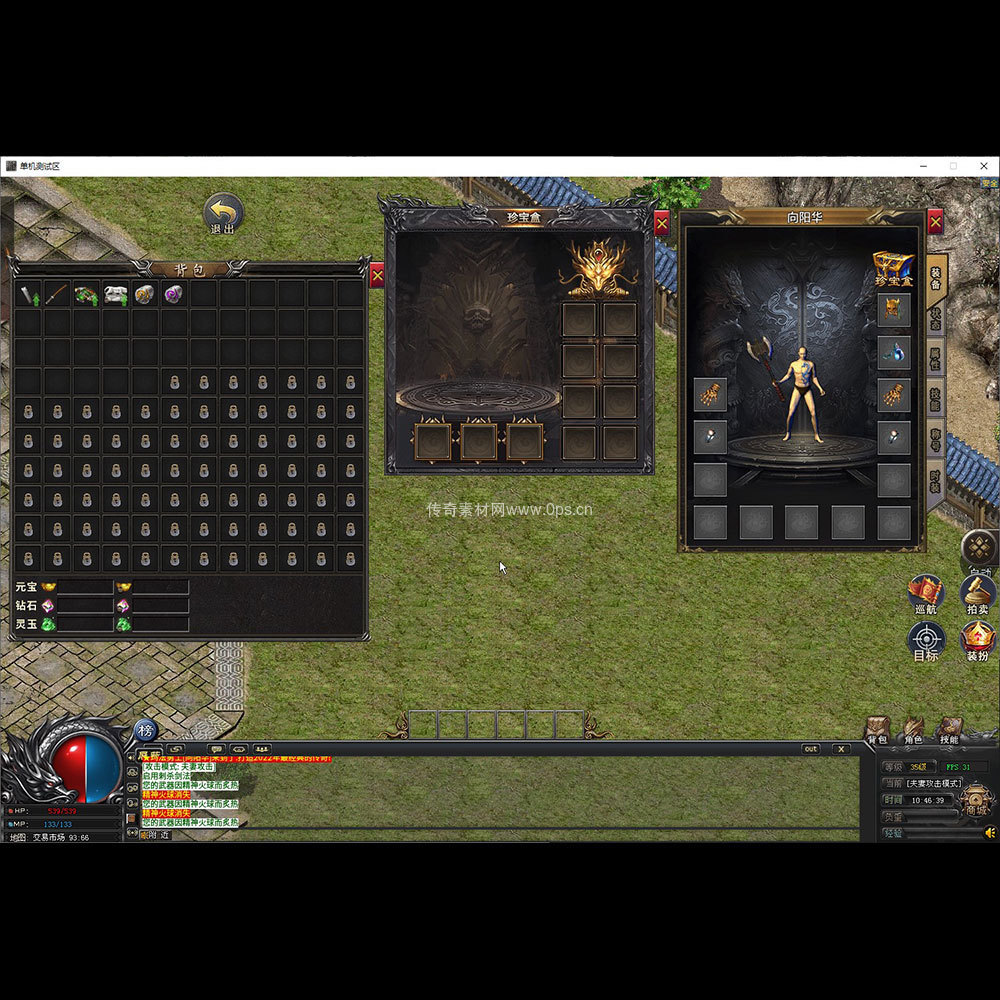Click the 退出 exit arrow button
Viewport: 1000px width, 1000px height.
[x=223, y=213]
